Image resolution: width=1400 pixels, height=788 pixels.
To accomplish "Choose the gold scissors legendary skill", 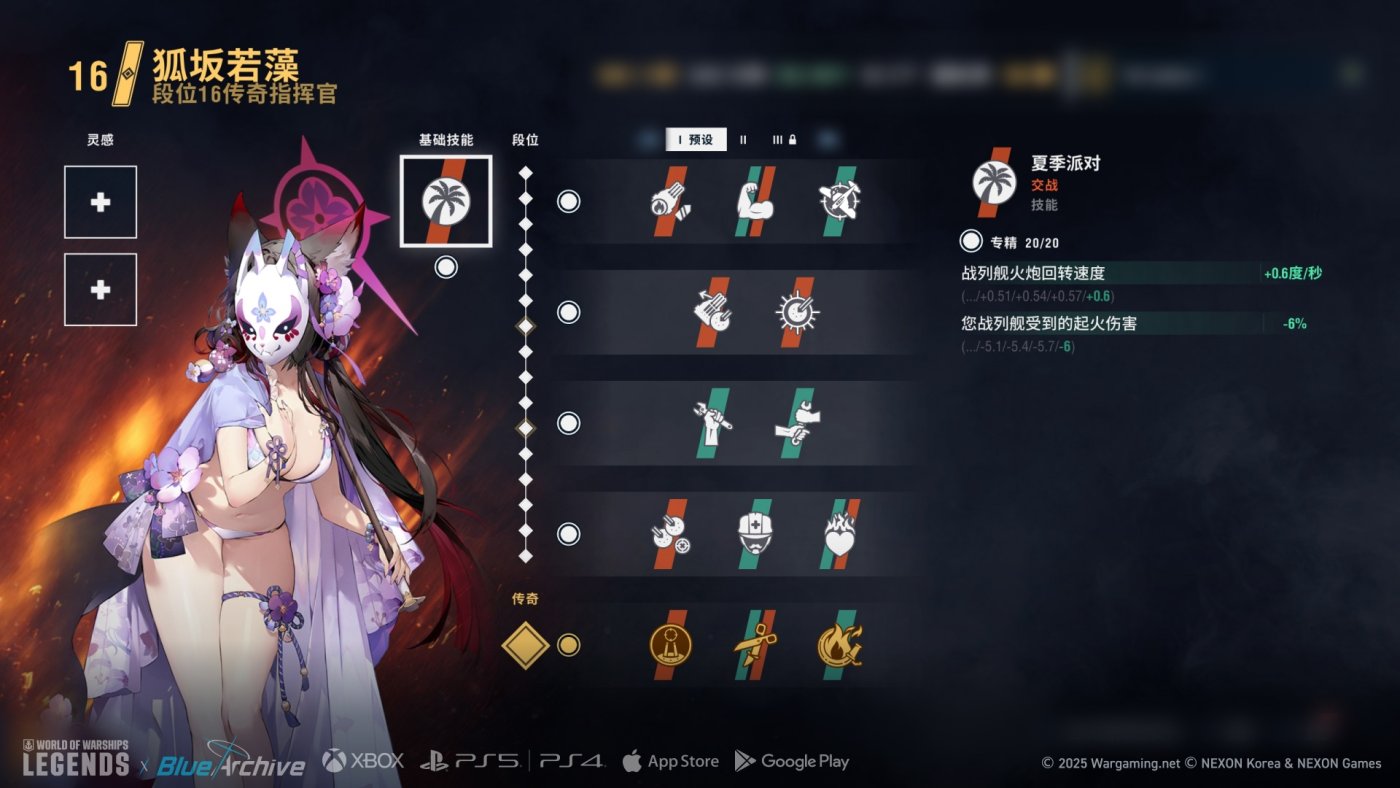I will [x=756, y=645].
